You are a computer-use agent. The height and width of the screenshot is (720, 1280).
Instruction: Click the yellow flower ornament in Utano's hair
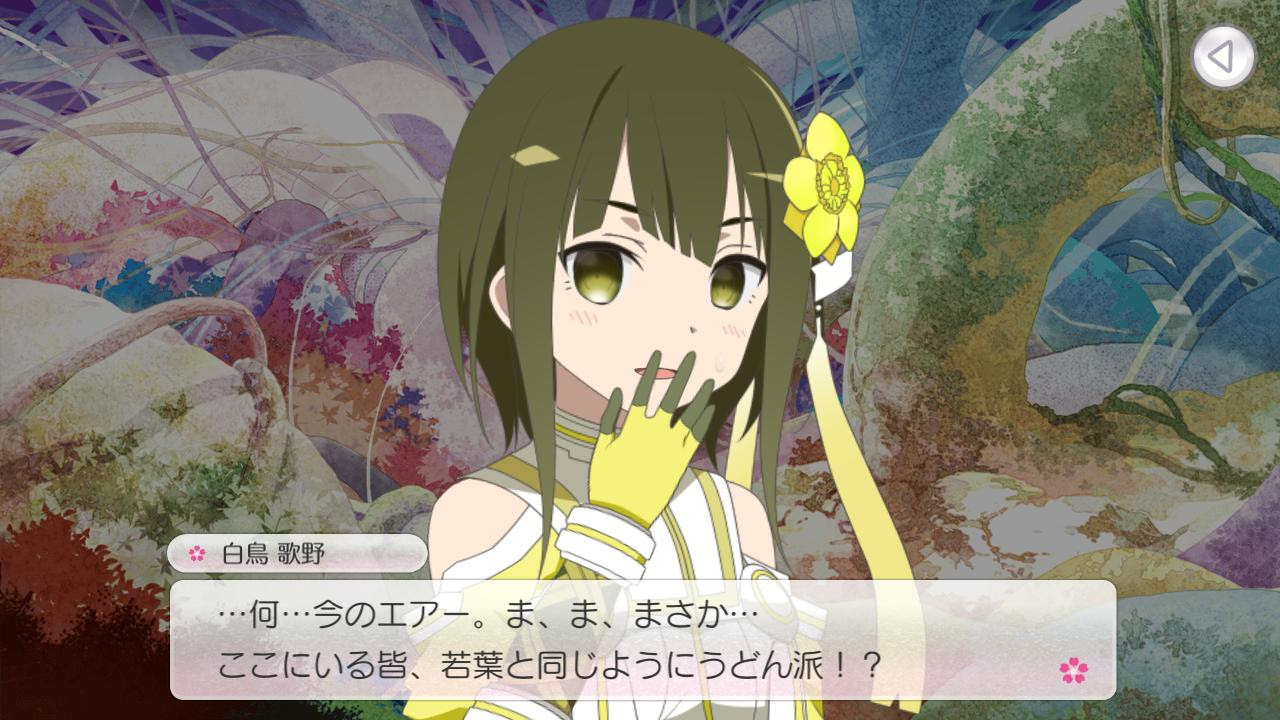(x=828, y=185)
